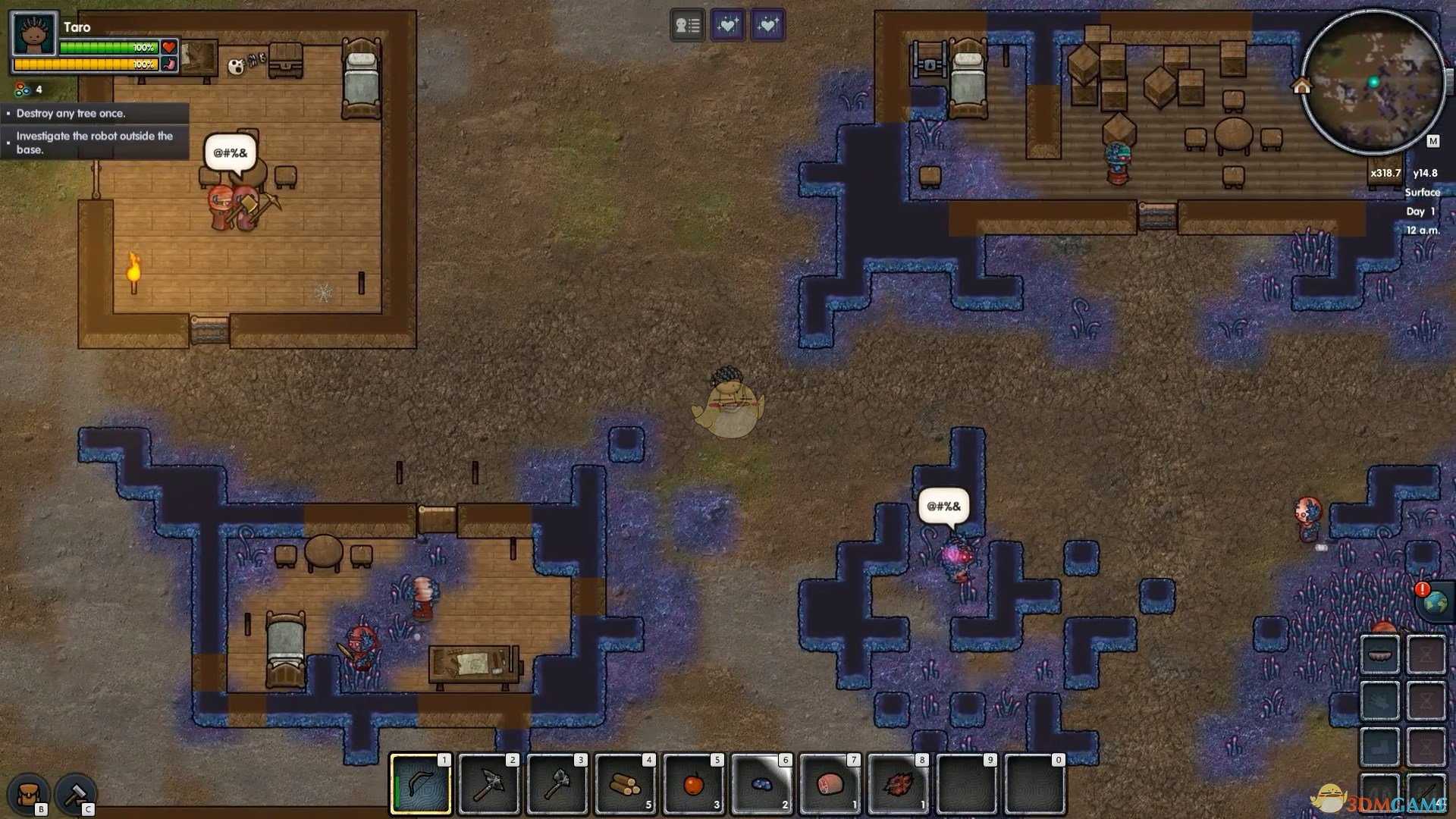Viewport: 1456px width, 819px height.
Task: Select the apple hotbar slot
Action: point(694,785)
